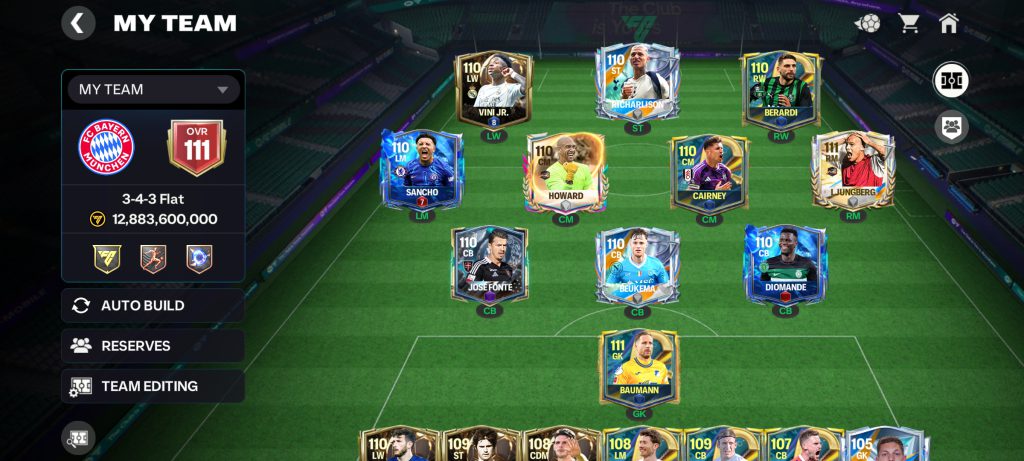Open the shopping cart store
The width and height of the screenshot is (1024, 461).
pyautogui.click(x=909, y=23)
